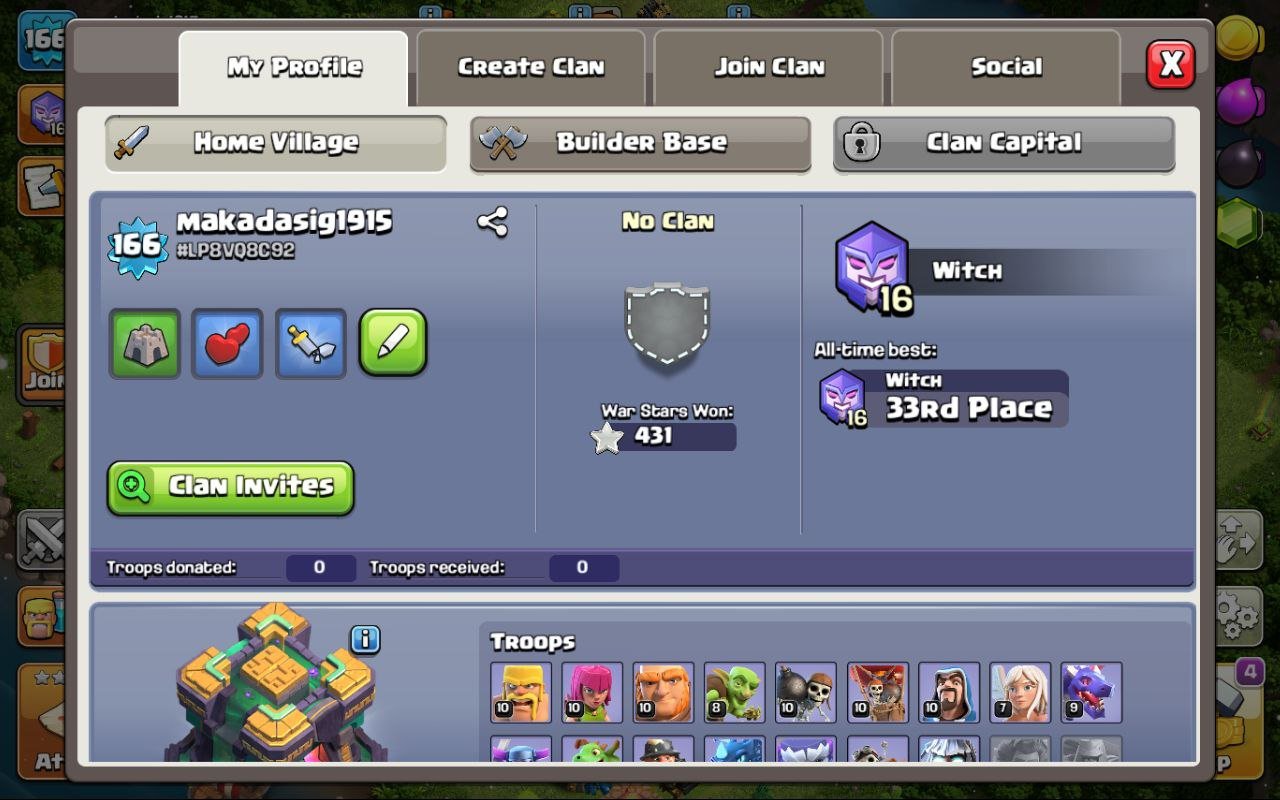Click the Wizard troop thumbnail
Image resolution: width=1280 pixels, height=800 pixels.
(948, 692)
